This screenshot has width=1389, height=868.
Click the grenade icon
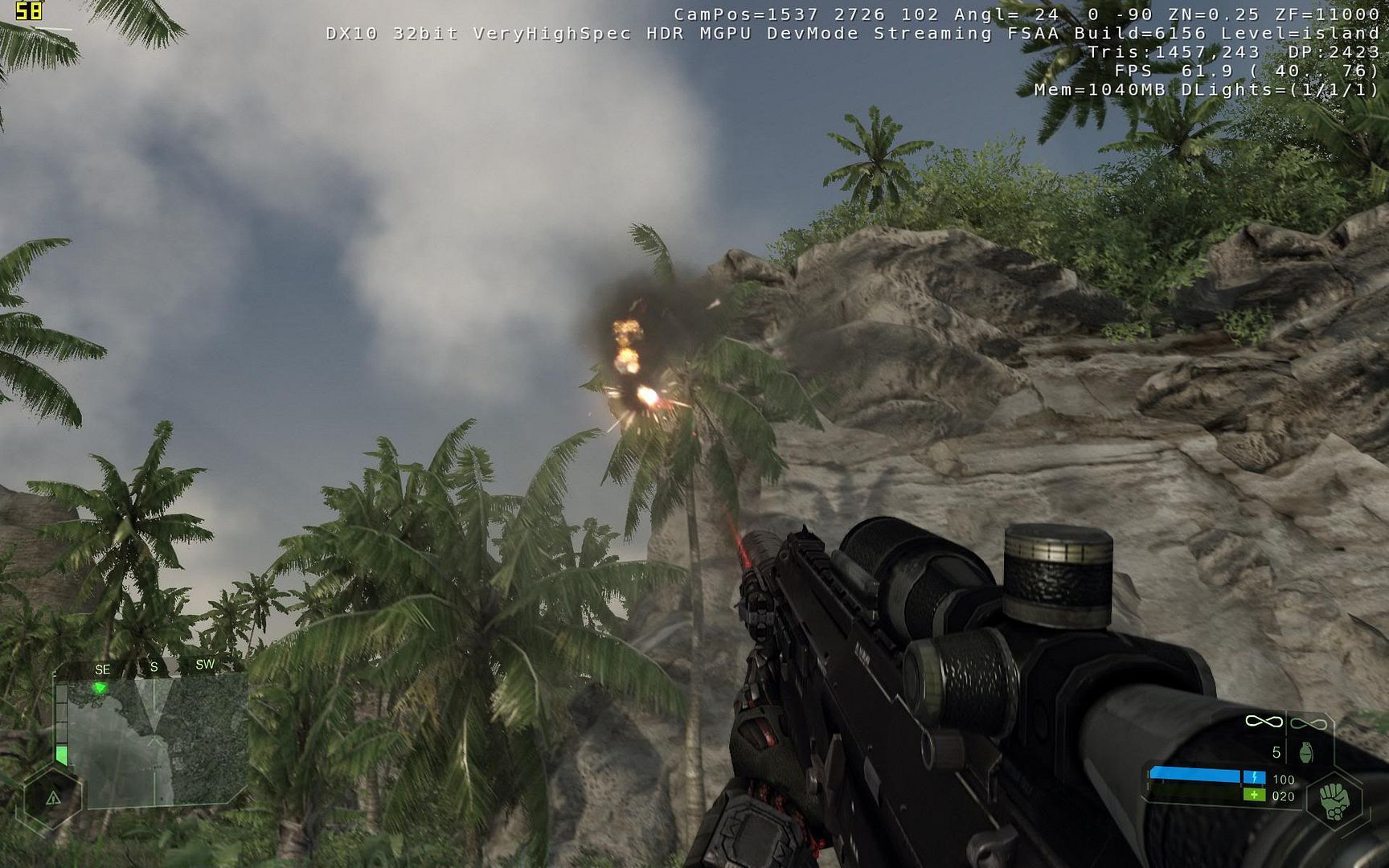[x=1305, y=753]
